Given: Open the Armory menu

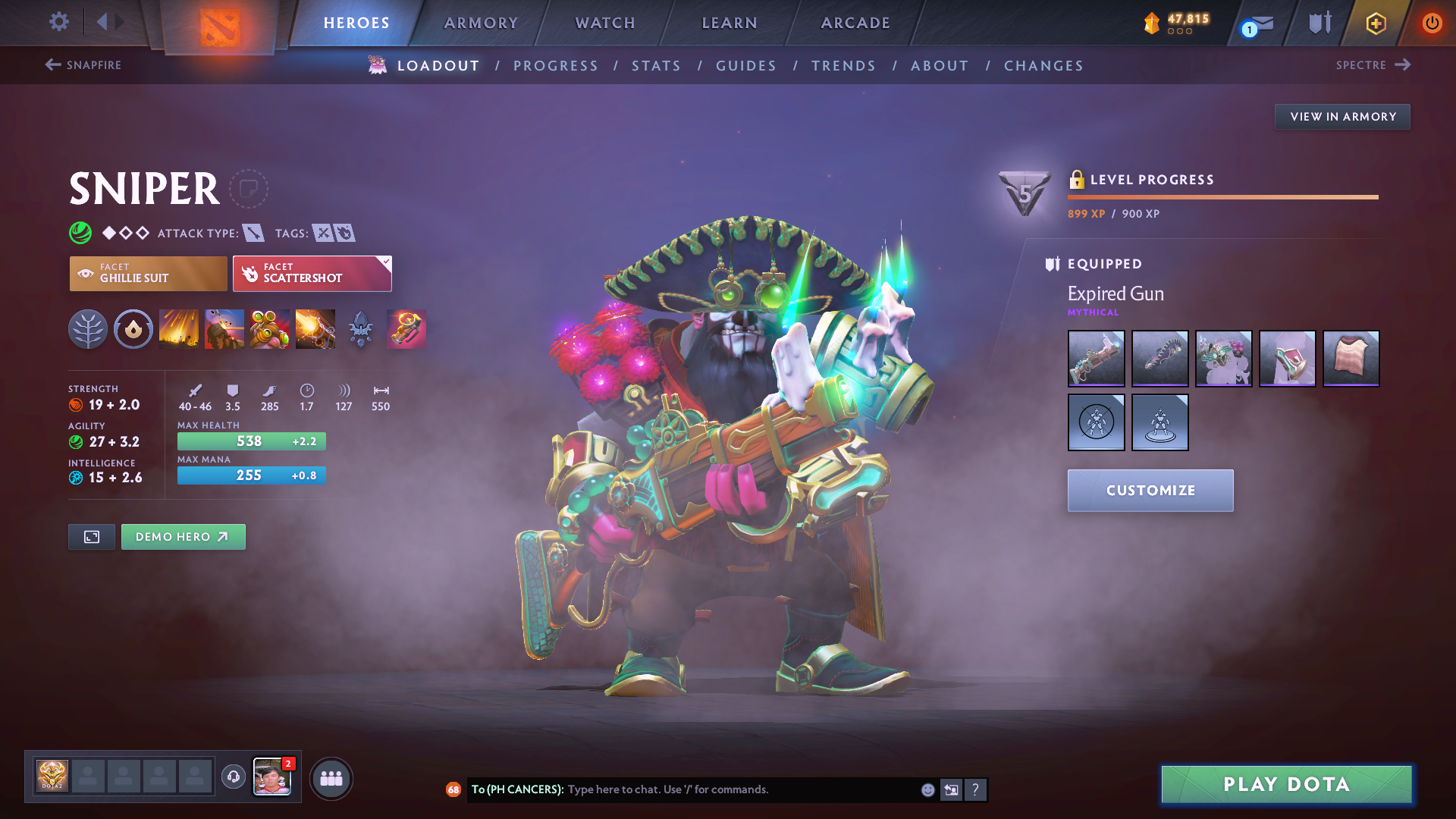Looking at the screenshot, I should [x=481, y=23].
